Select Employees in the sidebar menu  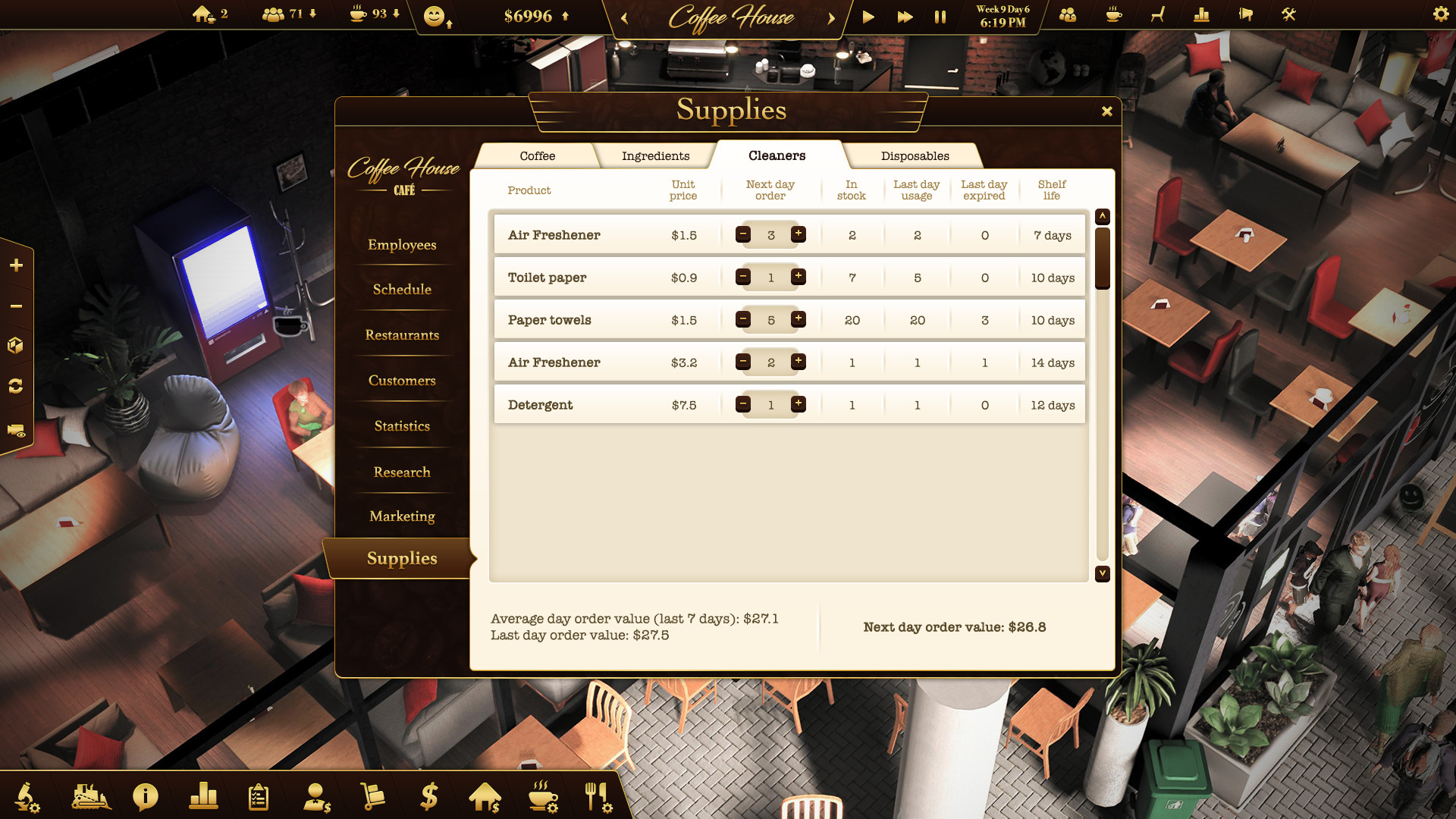click(x=401, y=245)
